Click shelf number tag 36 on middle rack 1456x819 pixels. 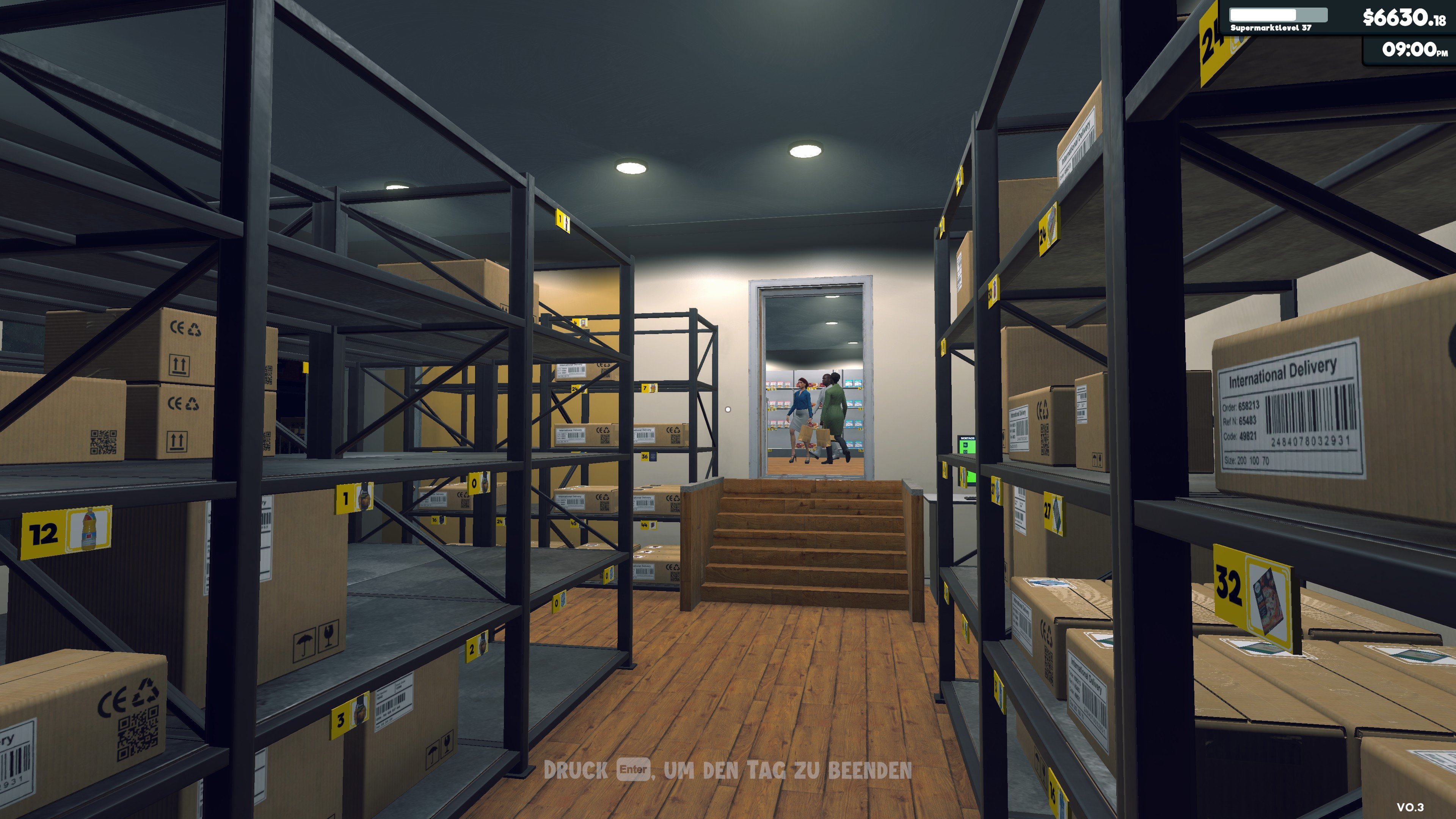click(x=645, y=457)
